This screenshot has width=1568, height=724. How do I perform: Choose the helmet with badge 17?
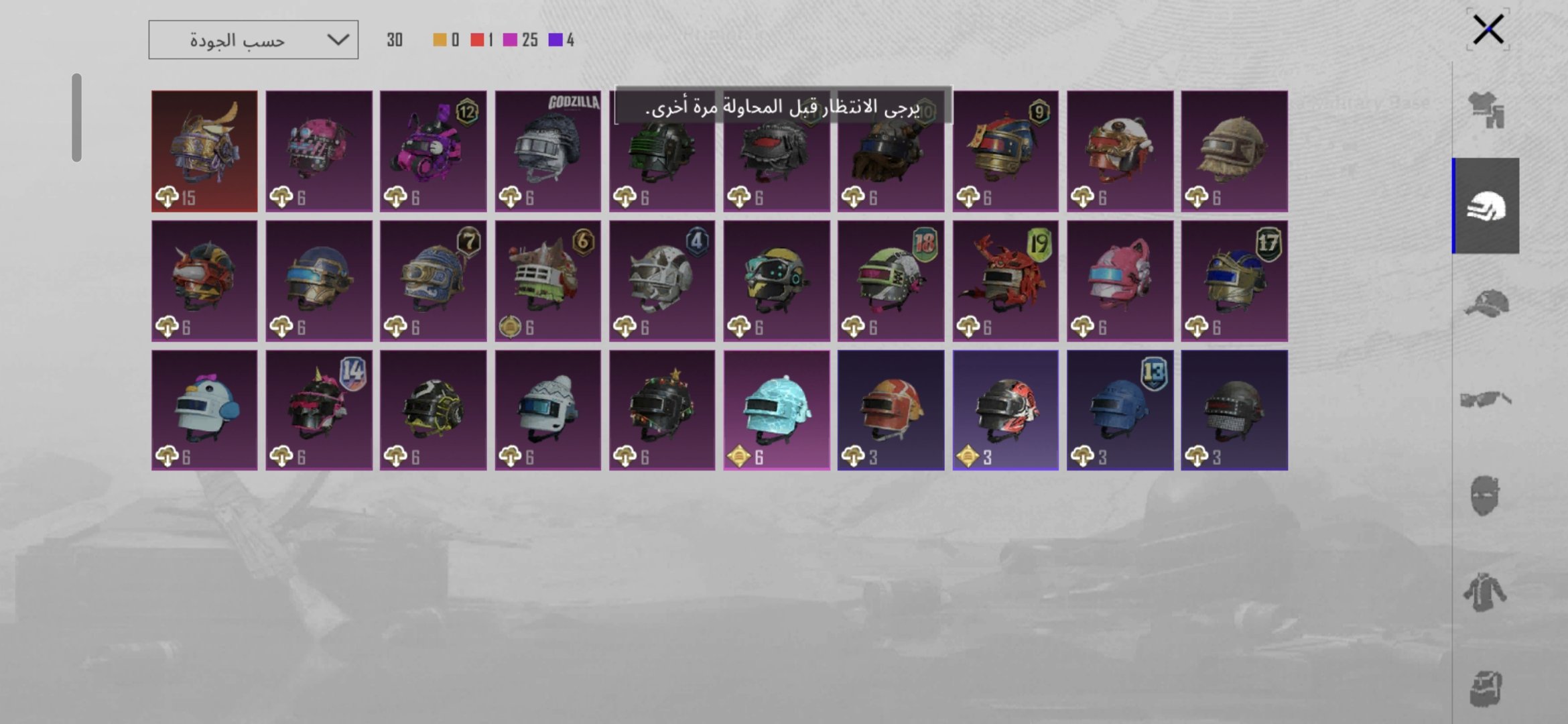[1234, 281]
